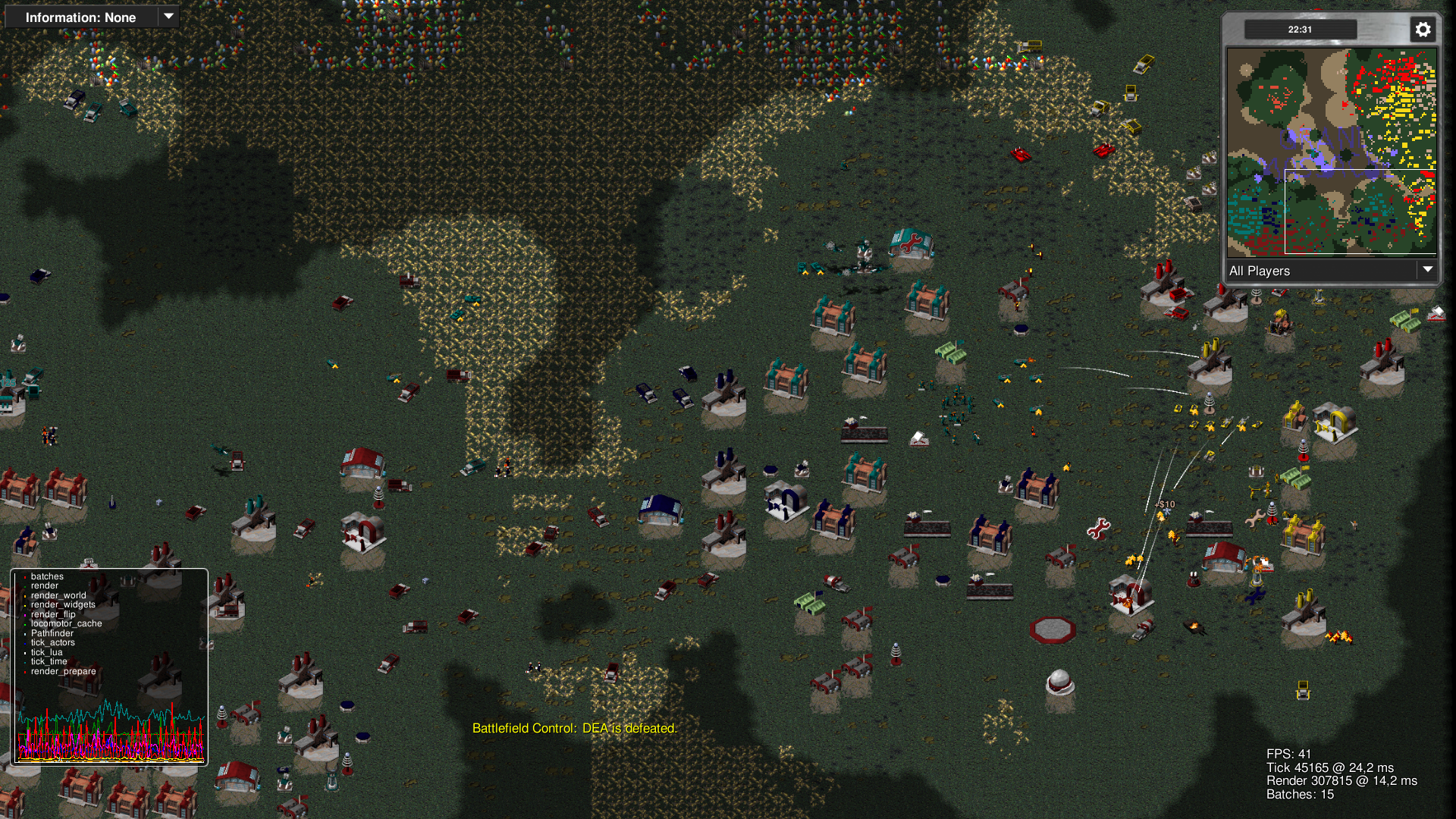This screenshot has height=819, width=1456.
Task: Open the Information: None dropdown
Action: point(92,17)
